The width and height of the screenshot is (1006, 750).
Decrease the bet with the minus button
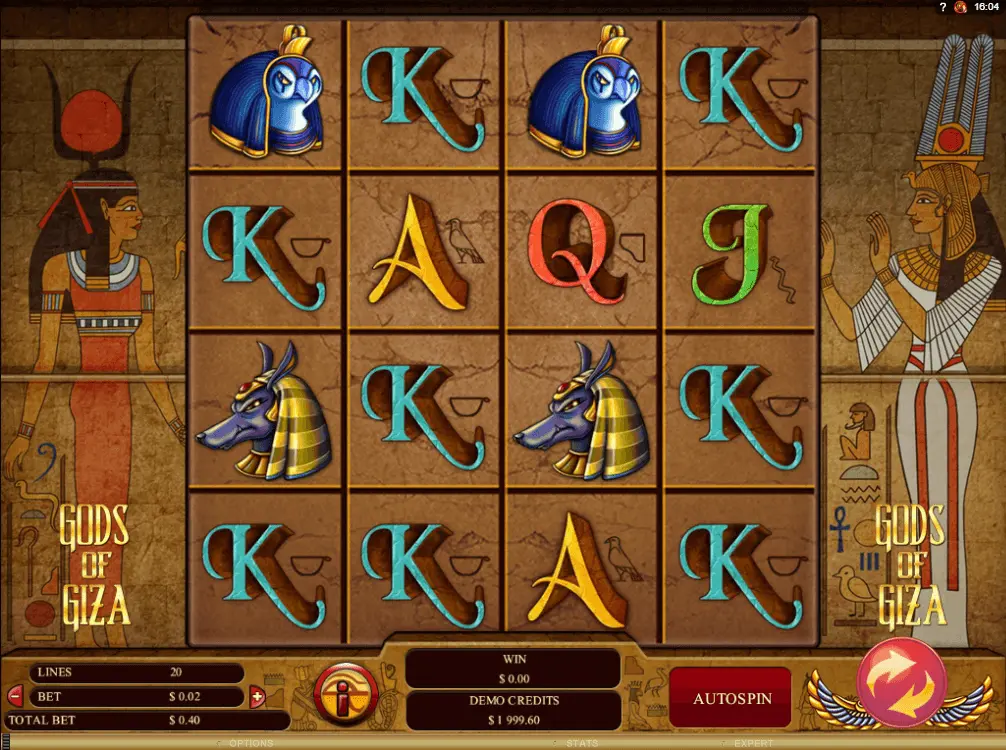[15, 695]
